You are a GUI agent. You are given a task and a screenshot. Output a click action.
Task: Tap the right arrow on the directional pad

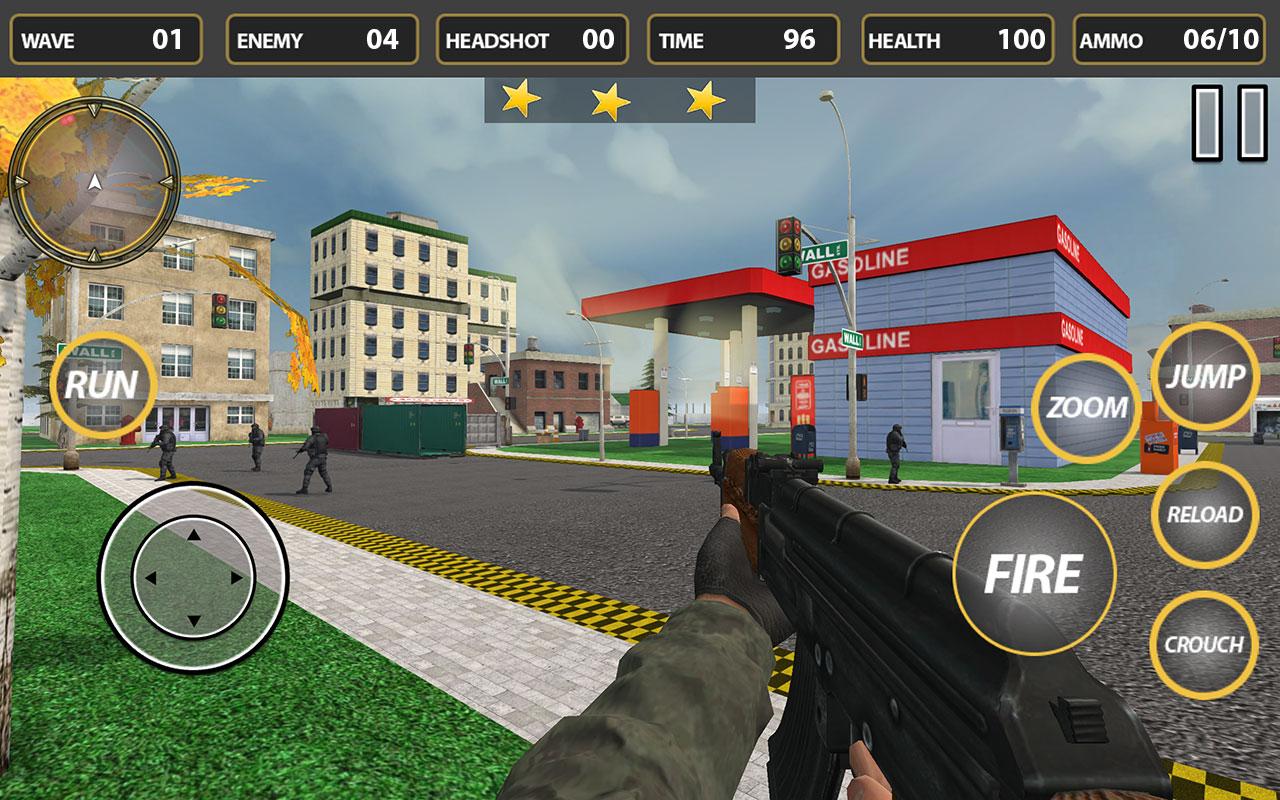pyautogui.click(x=238, y=578)
